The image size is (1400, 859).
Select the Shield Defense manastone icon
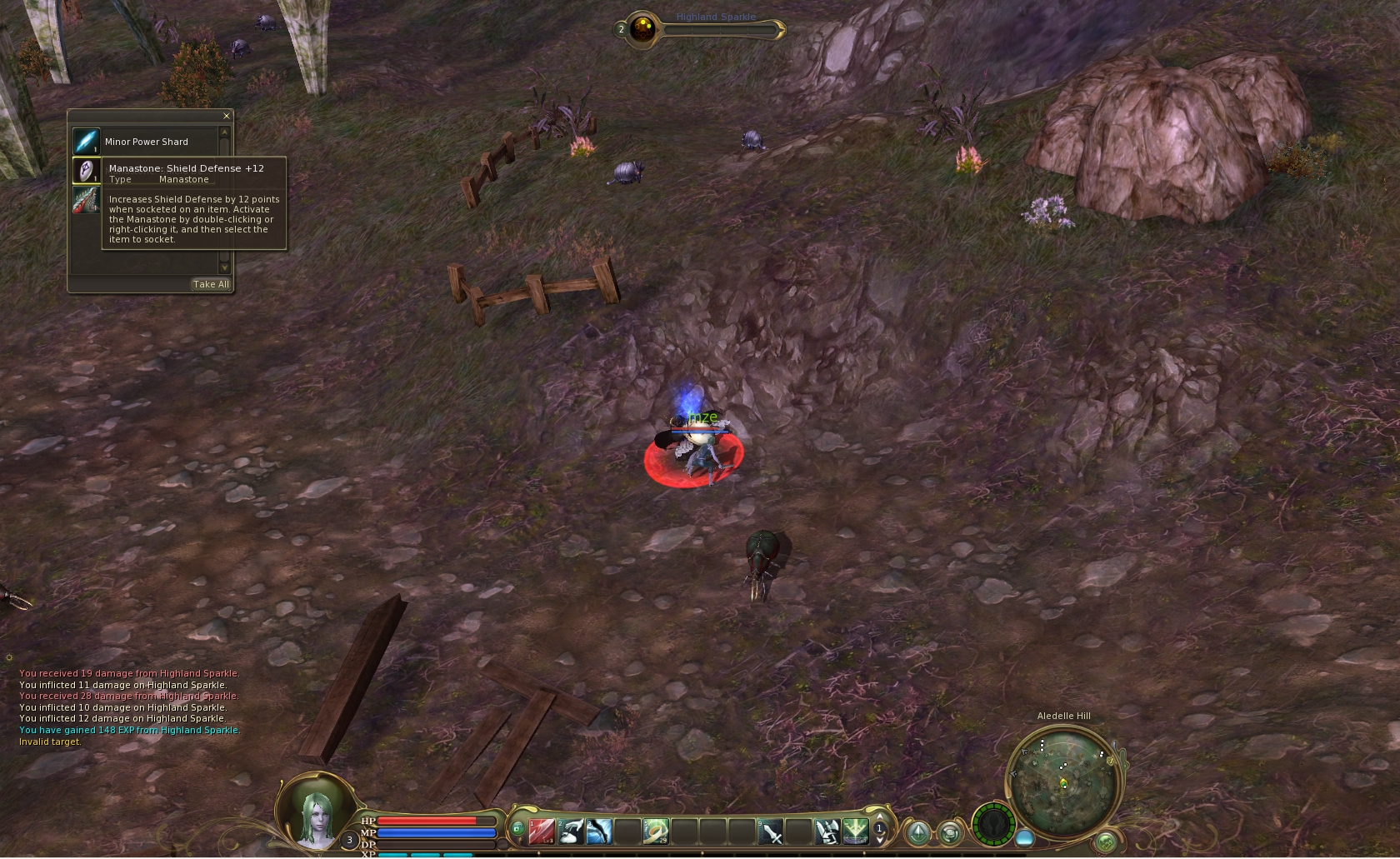pos(86,171)
